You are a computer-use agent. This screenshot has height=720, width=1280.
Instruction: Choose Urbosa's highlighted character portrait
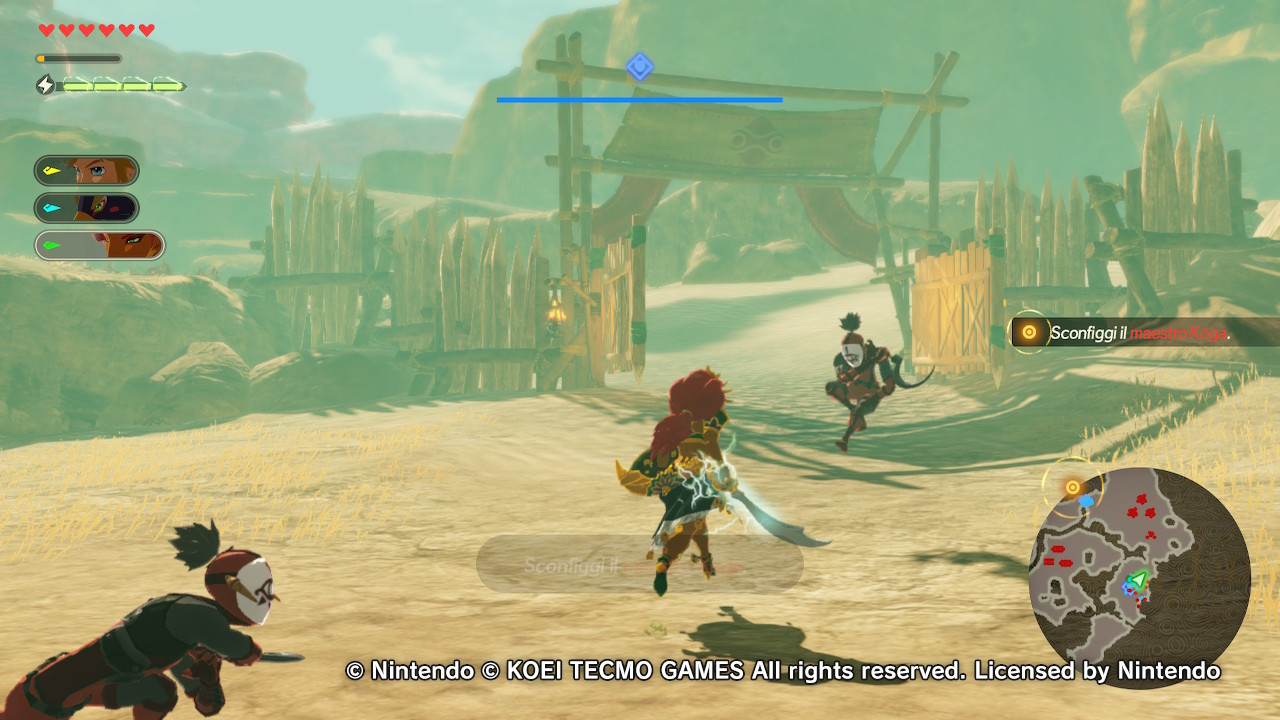tap(100, 245)
